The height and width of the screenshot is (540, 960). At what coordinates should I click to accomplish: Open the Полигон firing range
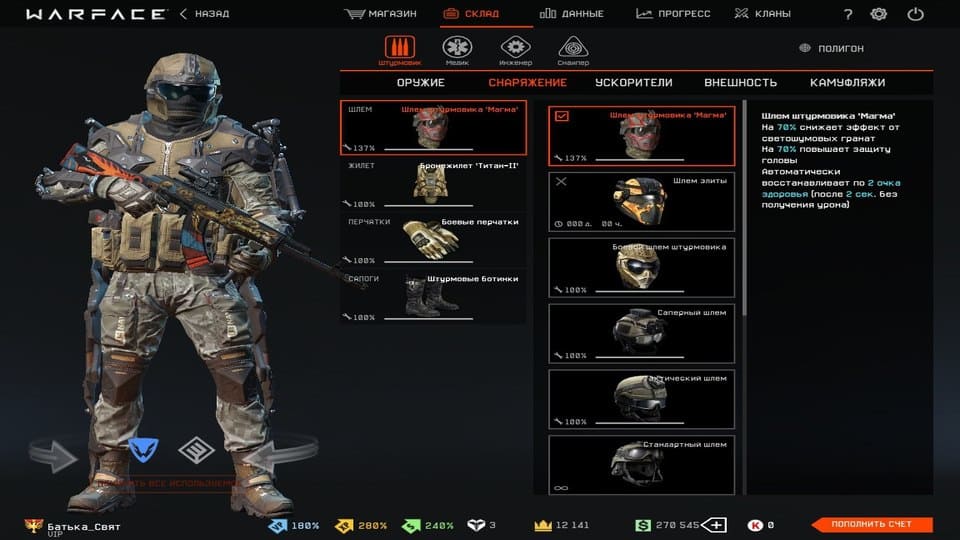(x=832, y=48)
